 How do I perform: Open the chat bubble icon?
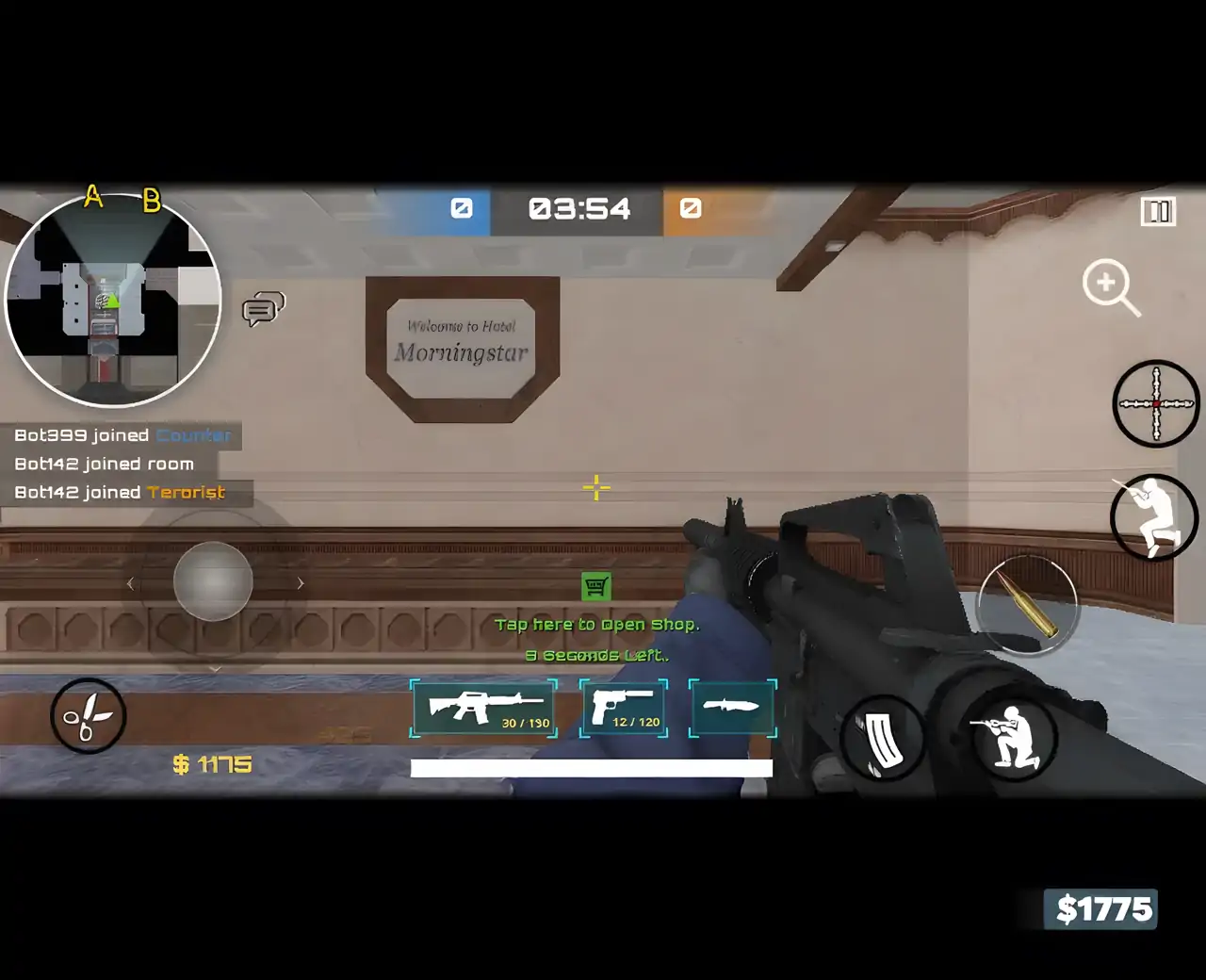[262, 309]
